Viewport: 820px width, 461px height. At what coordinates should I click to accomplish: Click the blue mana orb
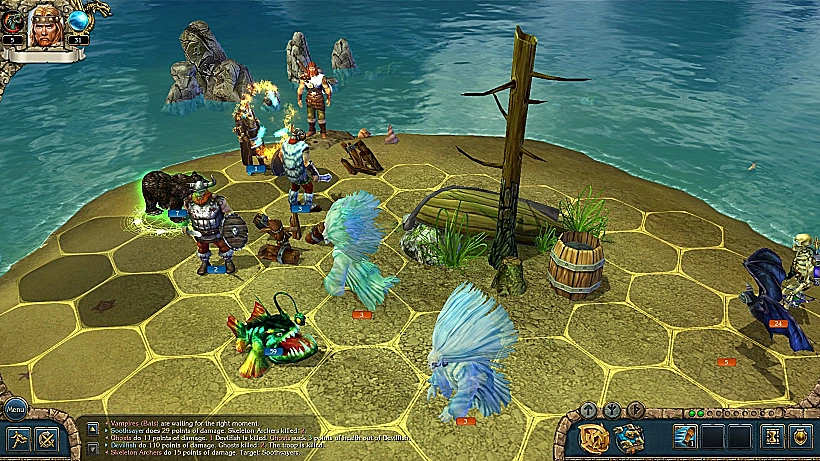78,21
